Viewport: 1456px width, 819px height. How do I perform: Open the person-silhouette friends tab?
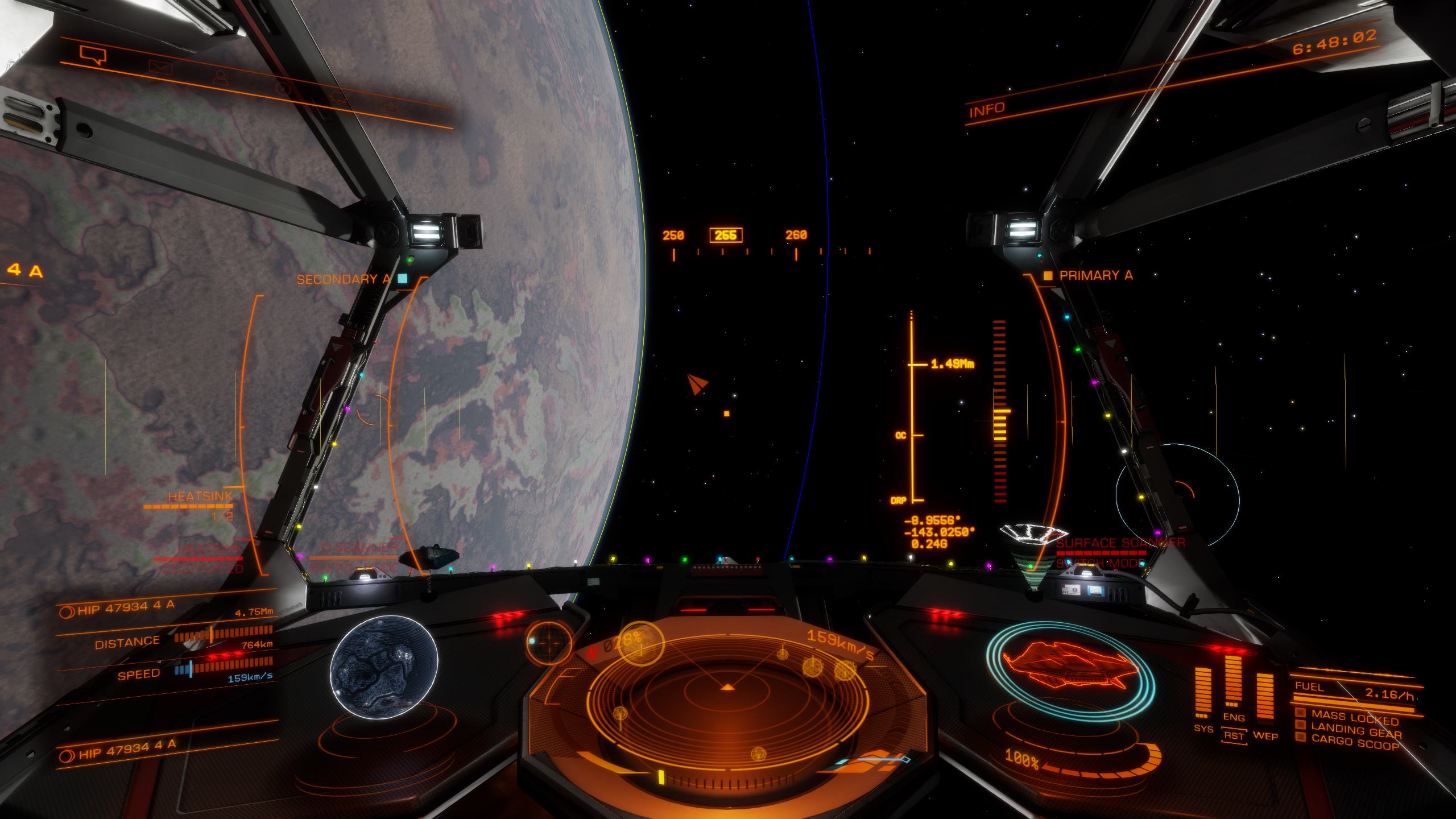pyautogui.click(x=222, y=77)
